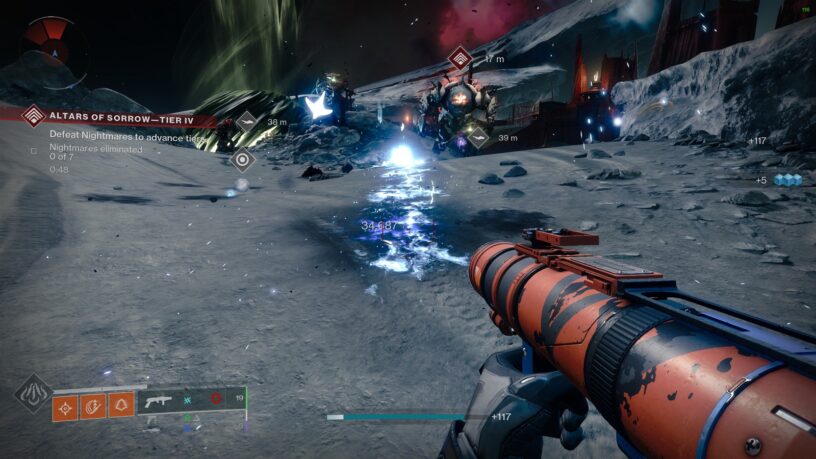Image resolution: width=816 pixels, height=459 pixels.
Task: Click the red objective marker at 17 m
Action: pyautogui.click(x=460, y=59)
